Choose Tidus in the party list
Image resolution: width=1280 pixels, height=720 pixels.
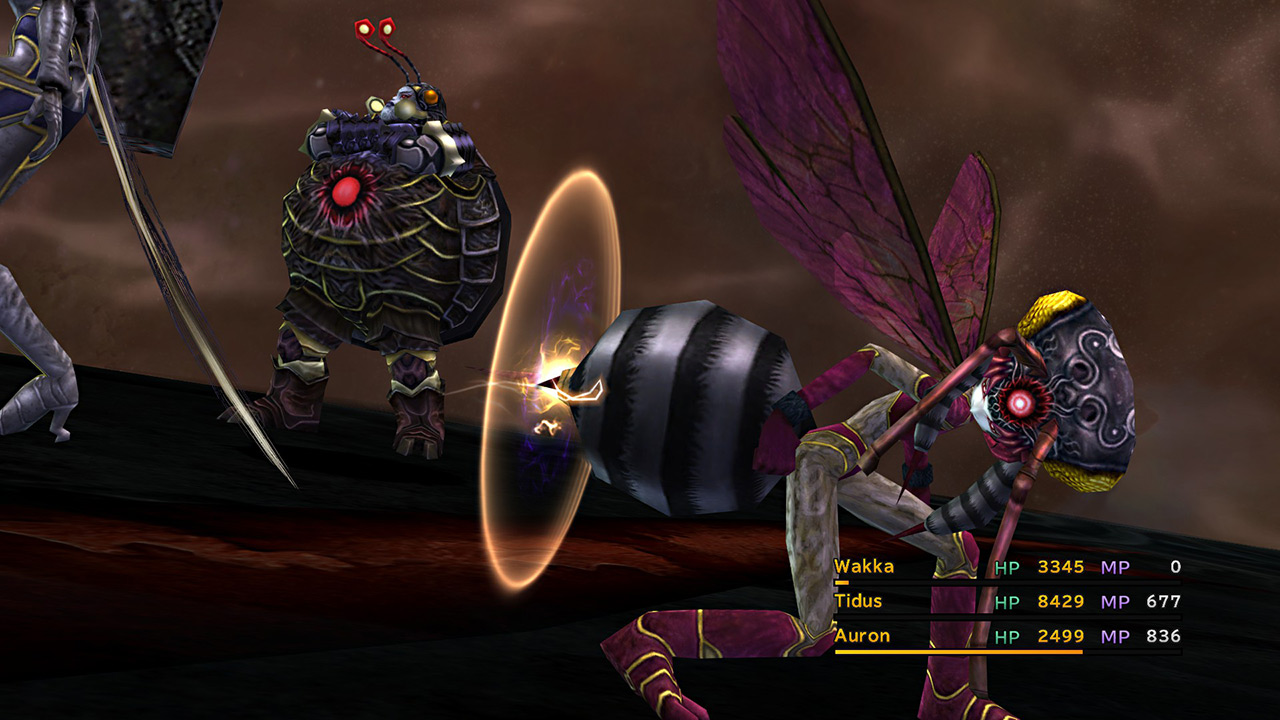(860, 601)
